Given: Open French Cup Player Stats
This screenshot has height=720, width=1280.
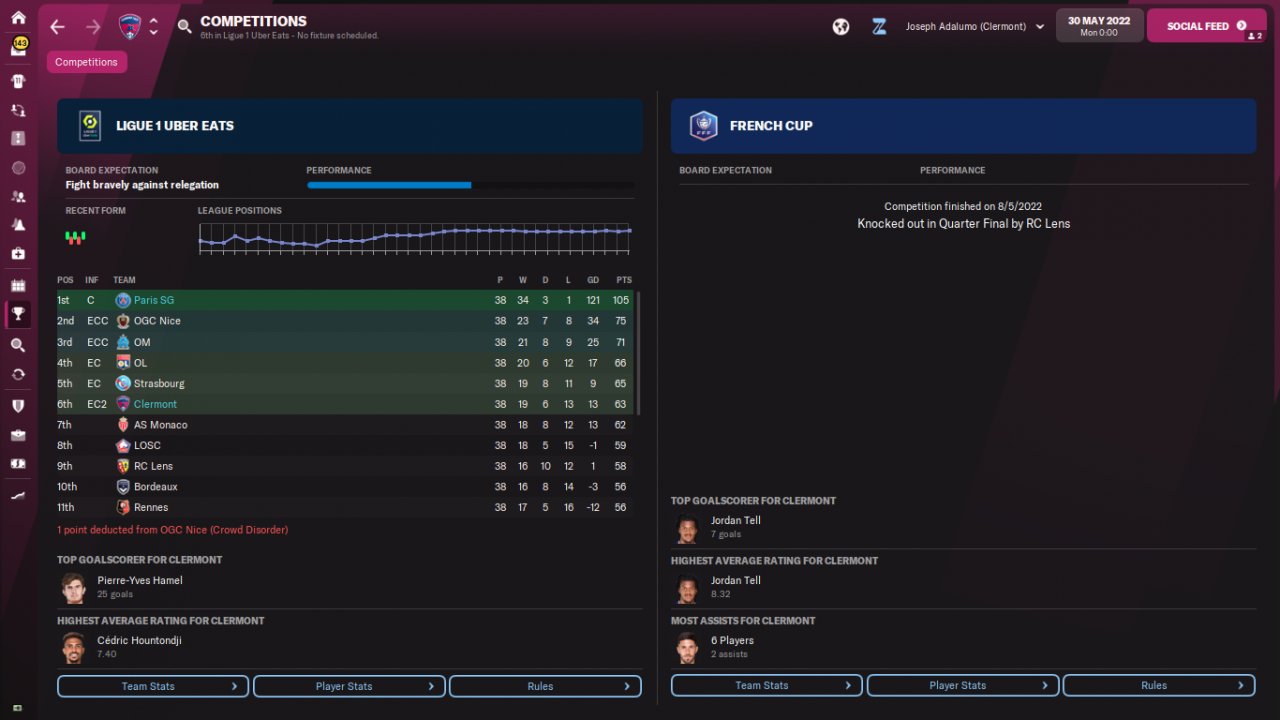Looking at the screenshot, I should click(962, 685).
